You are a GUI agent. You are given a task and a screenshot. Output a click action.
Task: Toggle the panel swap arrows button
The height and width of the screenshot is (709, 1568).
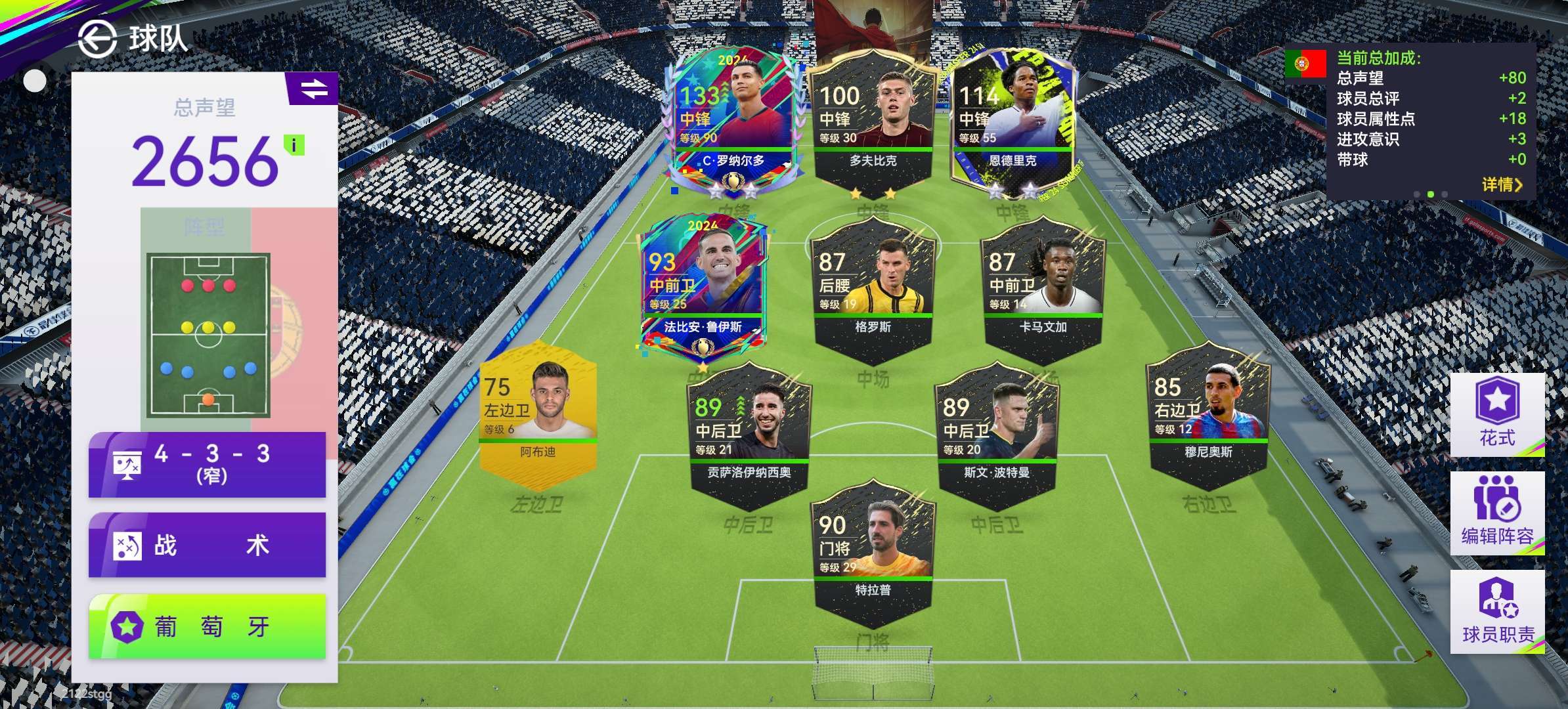click(313, 89)
